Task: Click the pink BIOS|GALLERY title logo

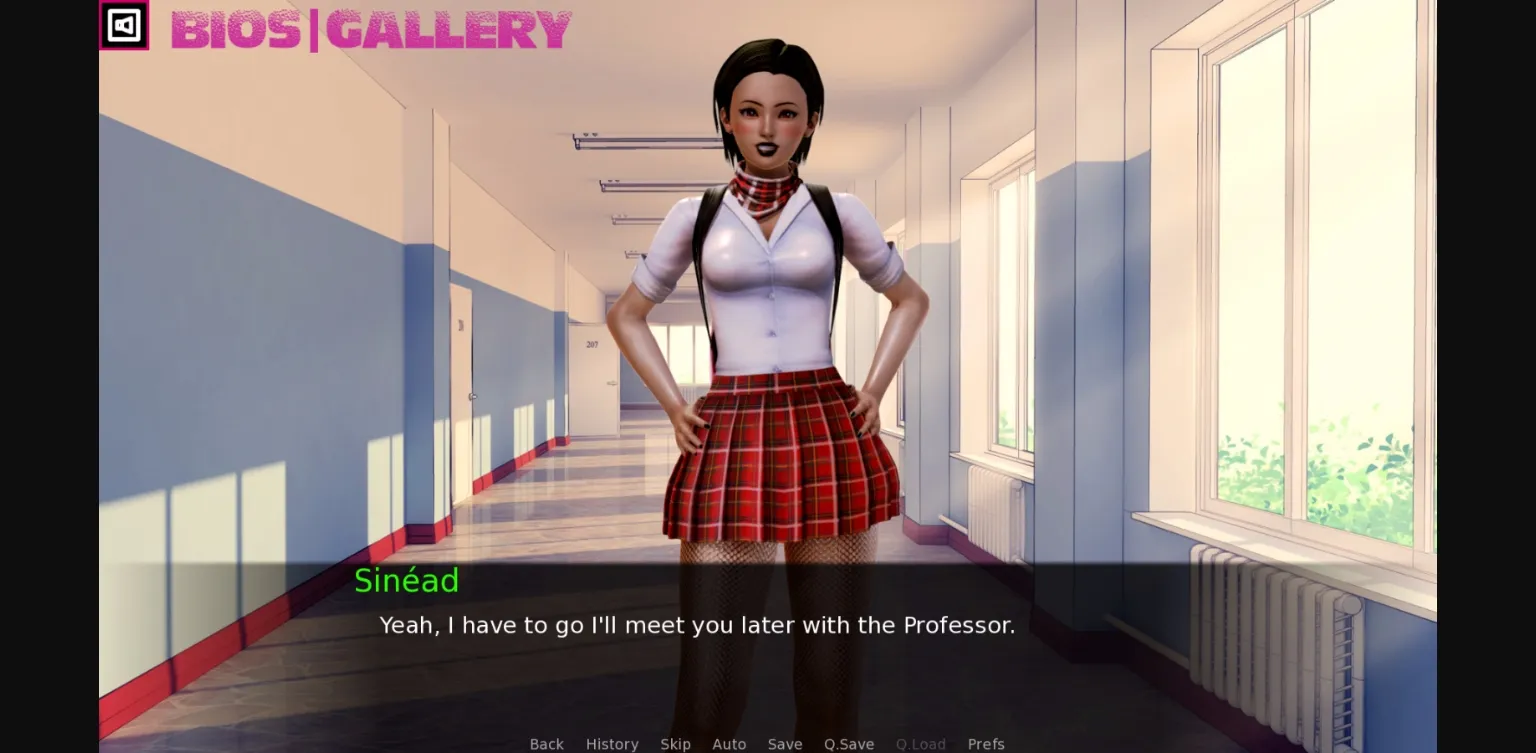Action: (x=370, y=30)
